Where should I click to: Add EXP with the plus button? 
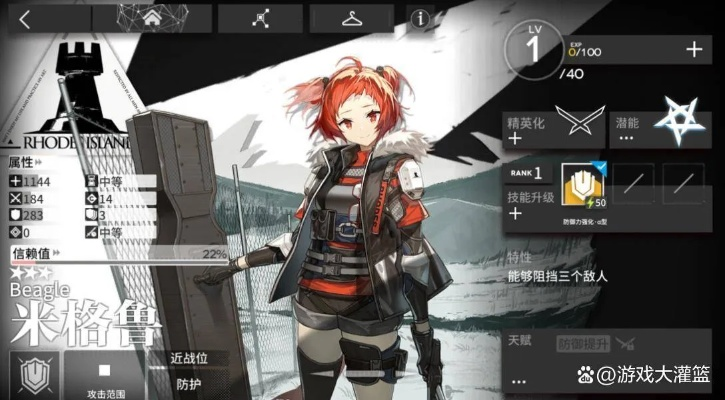tap(694, 49)
